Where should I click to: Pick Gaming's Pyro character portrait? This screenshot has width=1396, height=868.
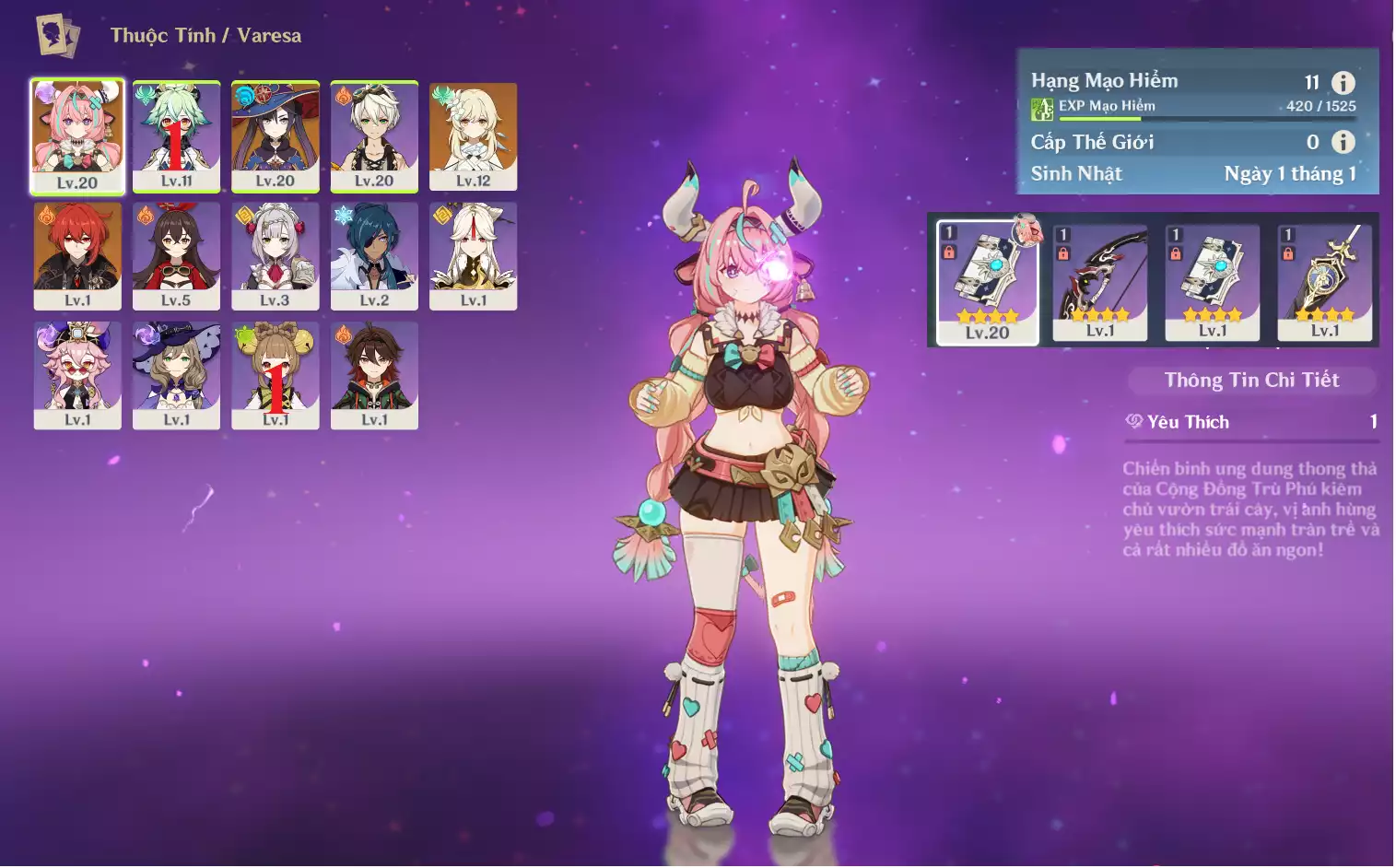[374, 374]
